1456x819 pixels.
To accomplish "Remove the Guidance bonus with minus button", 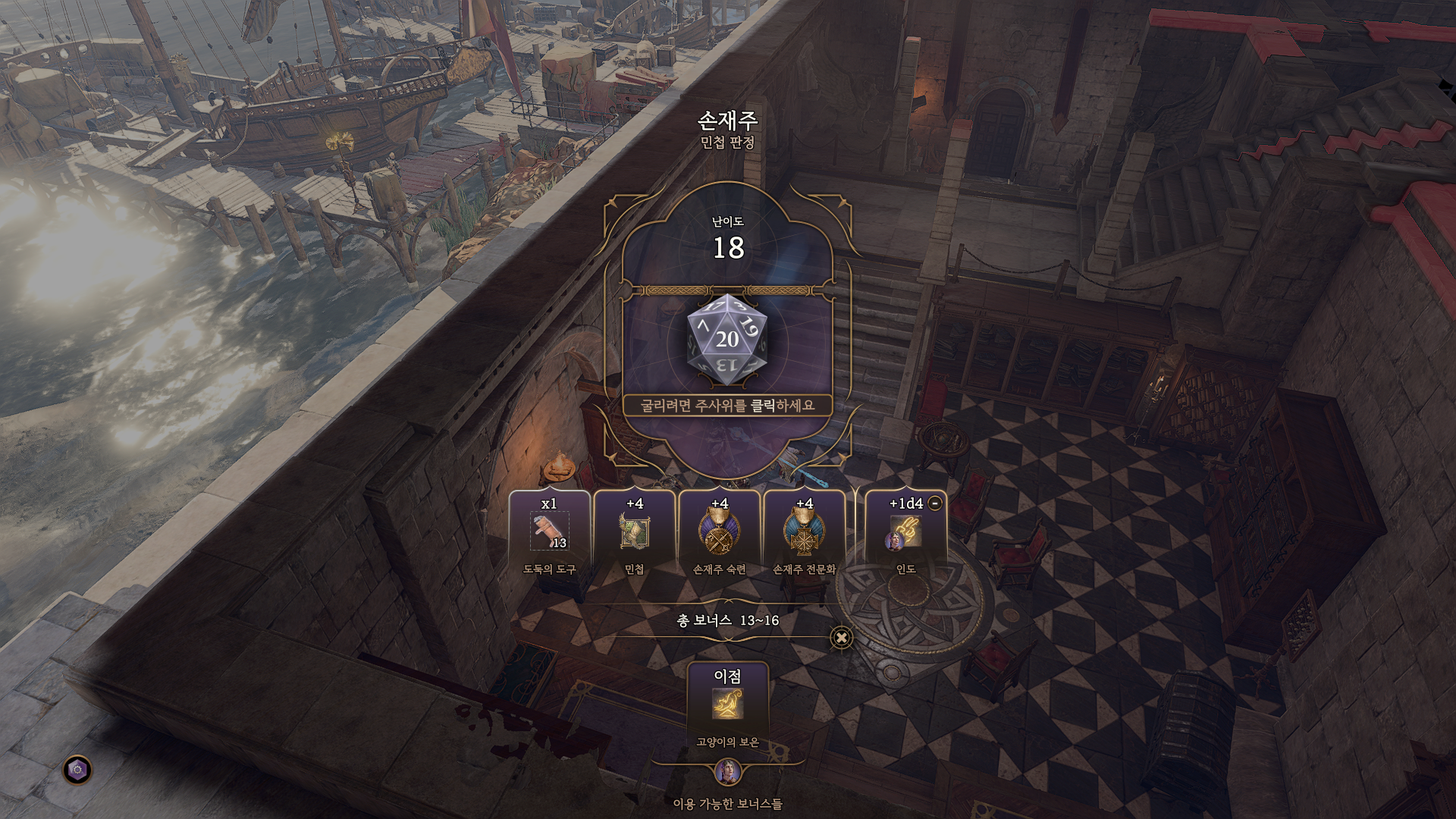I will tap(935, 503).
